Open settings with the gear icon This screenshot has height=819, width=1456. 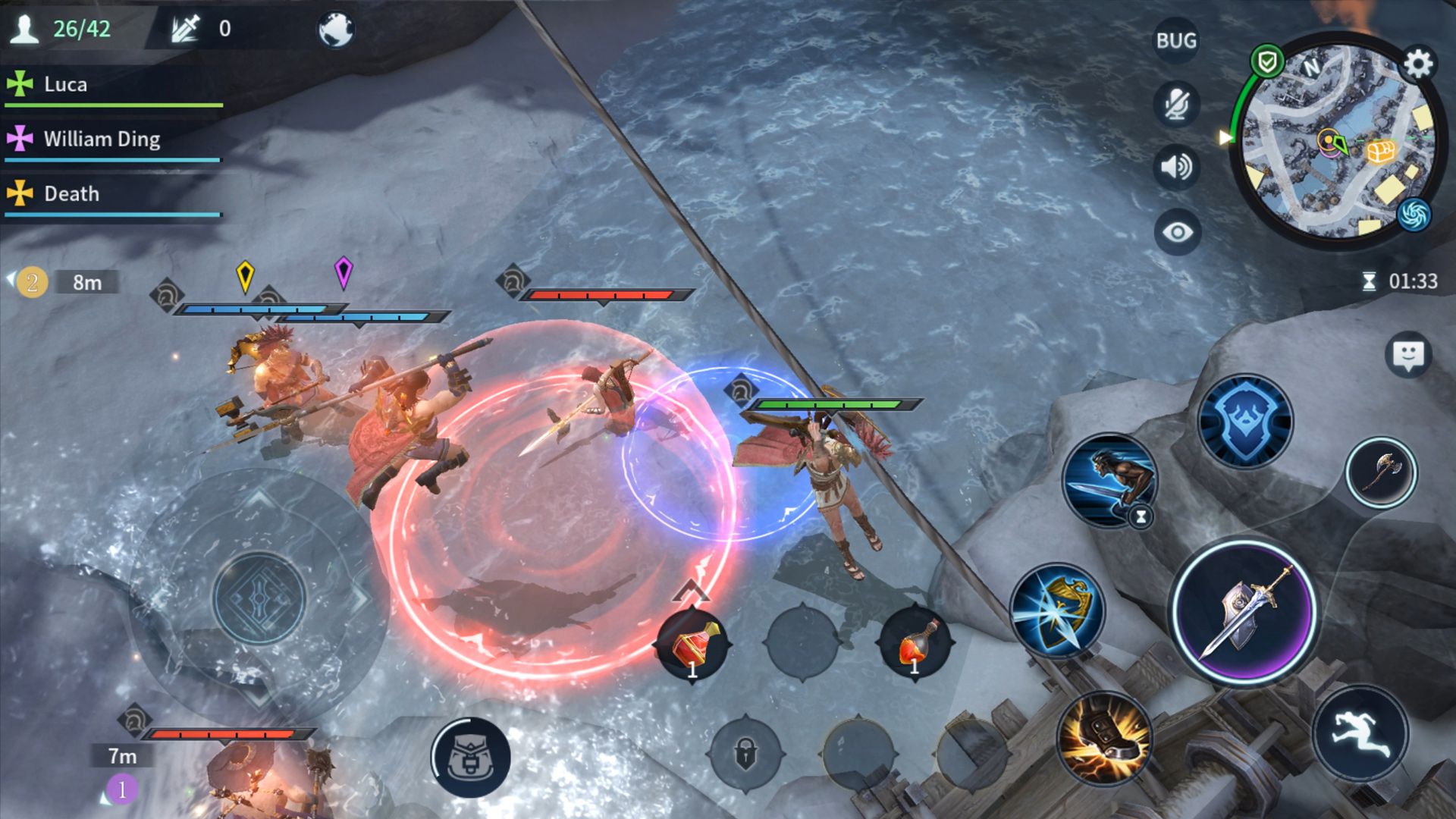pos(1417,64)
